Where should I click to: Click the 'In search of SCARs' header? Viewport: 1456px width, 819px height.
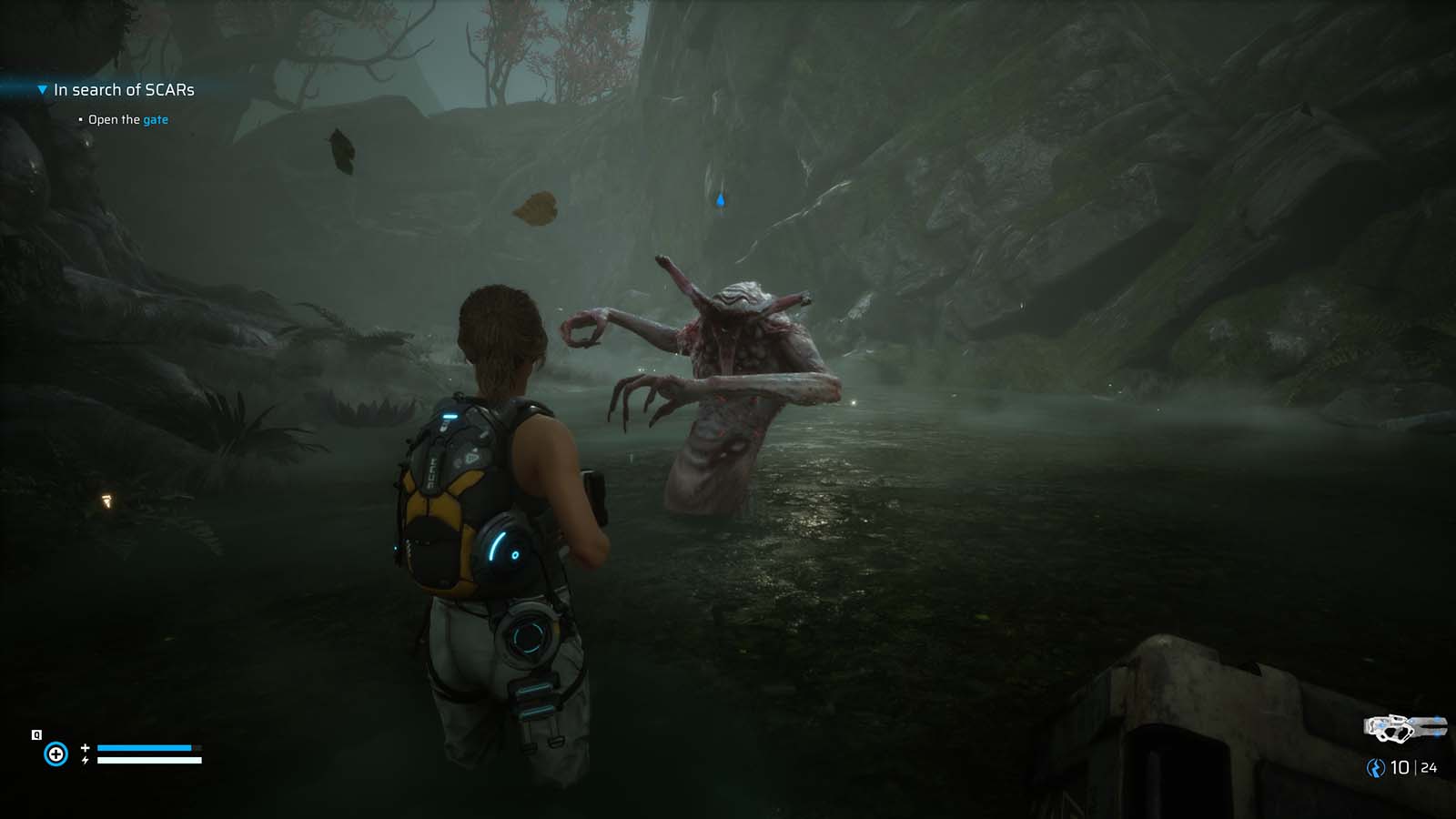pos(125,90)
